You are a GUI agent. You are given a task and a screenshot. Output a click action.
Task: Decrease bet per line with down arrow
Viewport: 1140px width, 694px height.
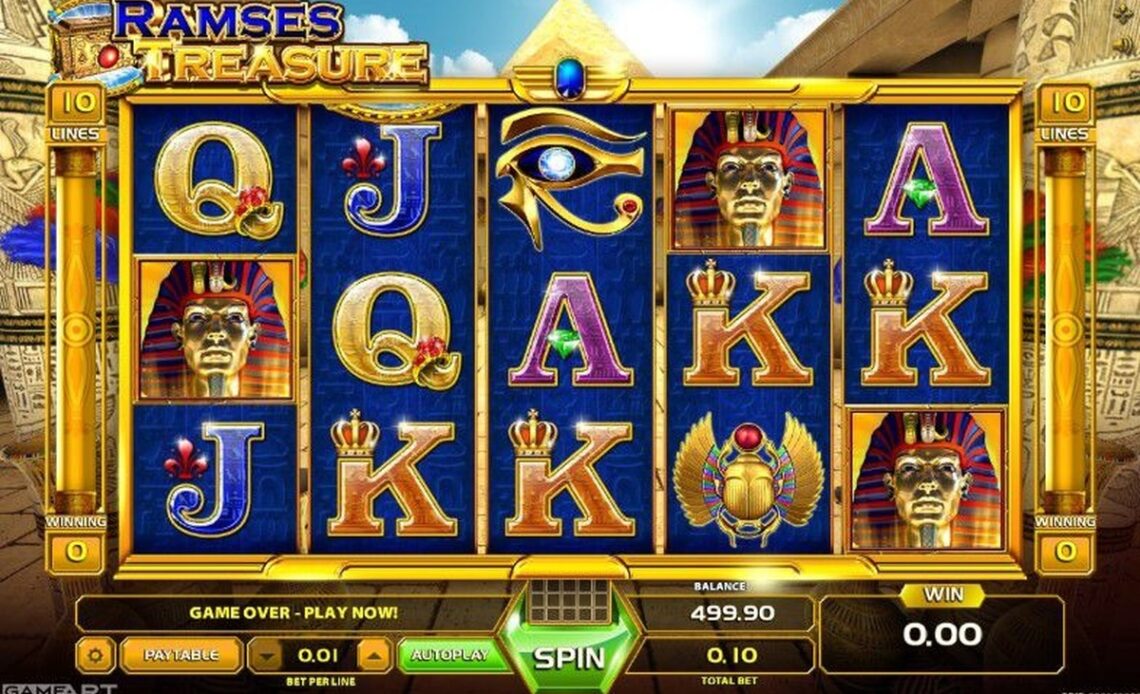266,656
